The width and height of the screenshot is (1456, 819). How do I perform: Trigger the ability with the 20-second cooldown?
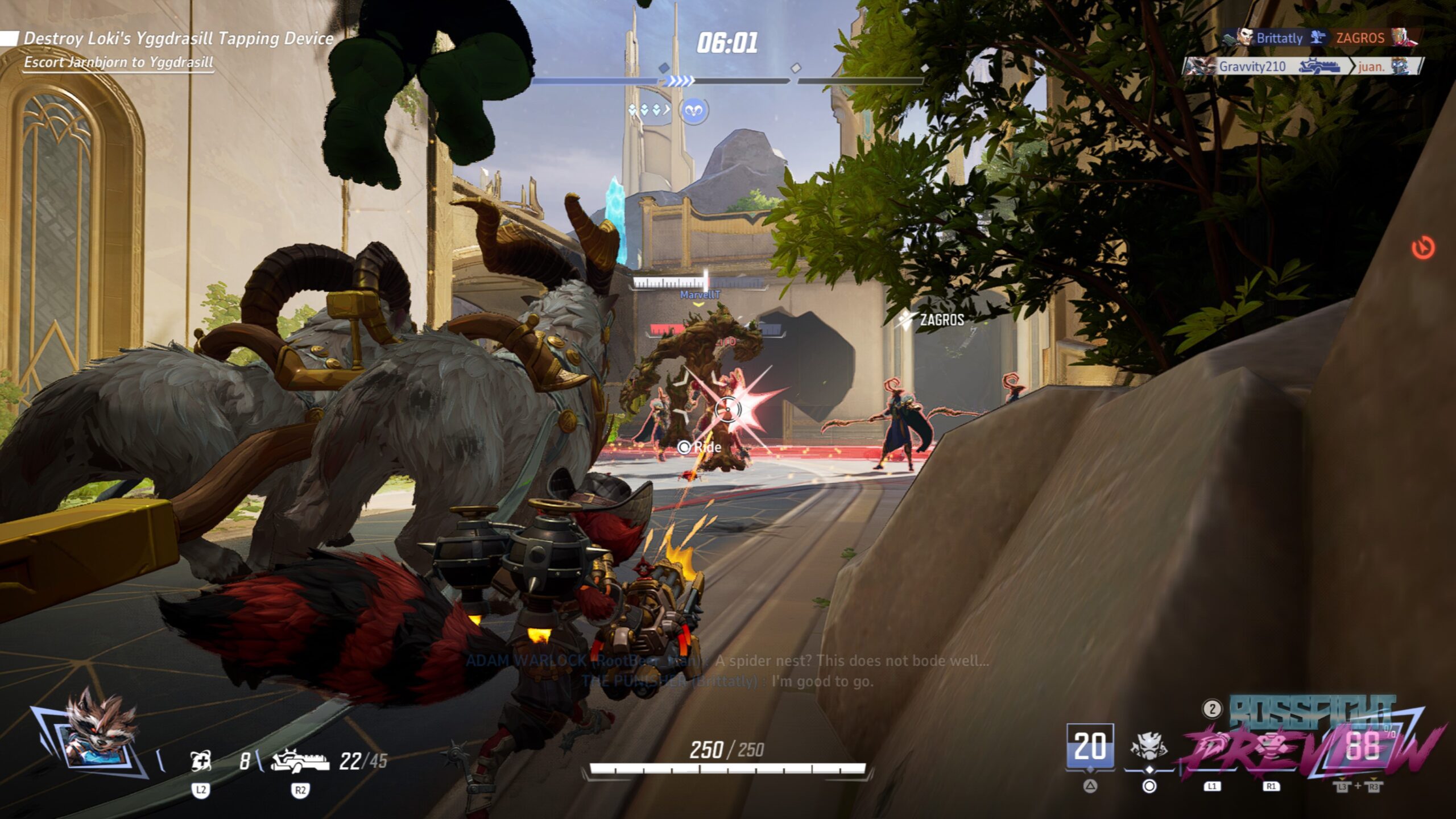click(x=1090, y=746)
